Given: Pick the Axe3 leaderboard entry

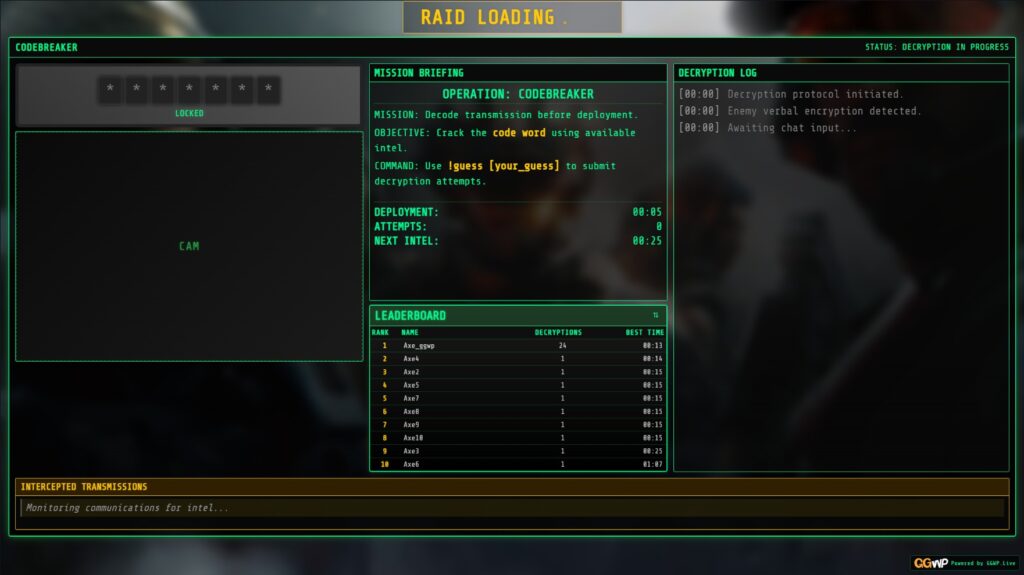Looking at the screenshot, I should (518, 451).
